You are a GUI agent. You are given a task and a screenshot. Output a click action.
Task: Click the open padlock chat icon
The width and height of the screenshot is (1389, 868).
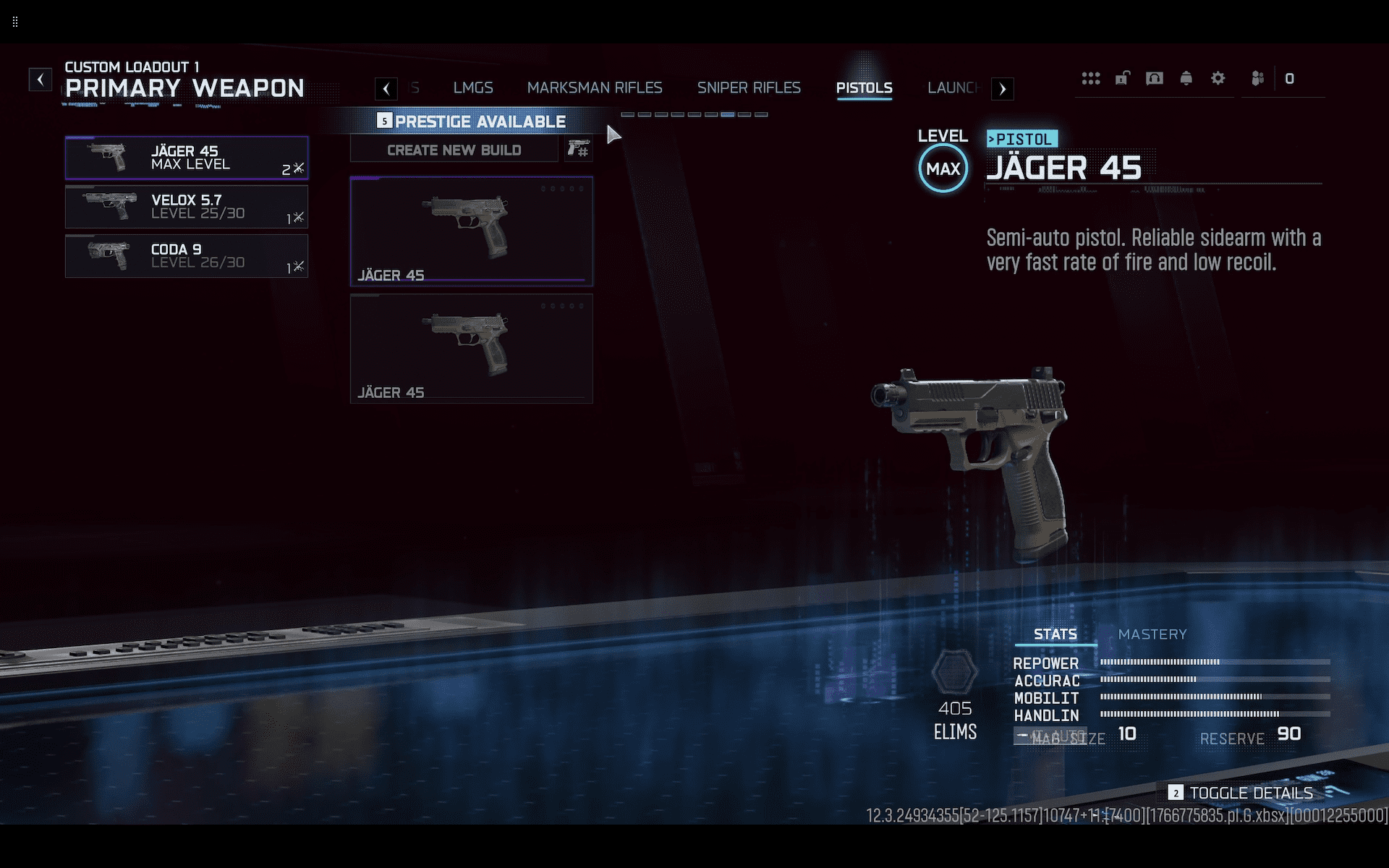pyautogui.click(x=1123, y=78)
